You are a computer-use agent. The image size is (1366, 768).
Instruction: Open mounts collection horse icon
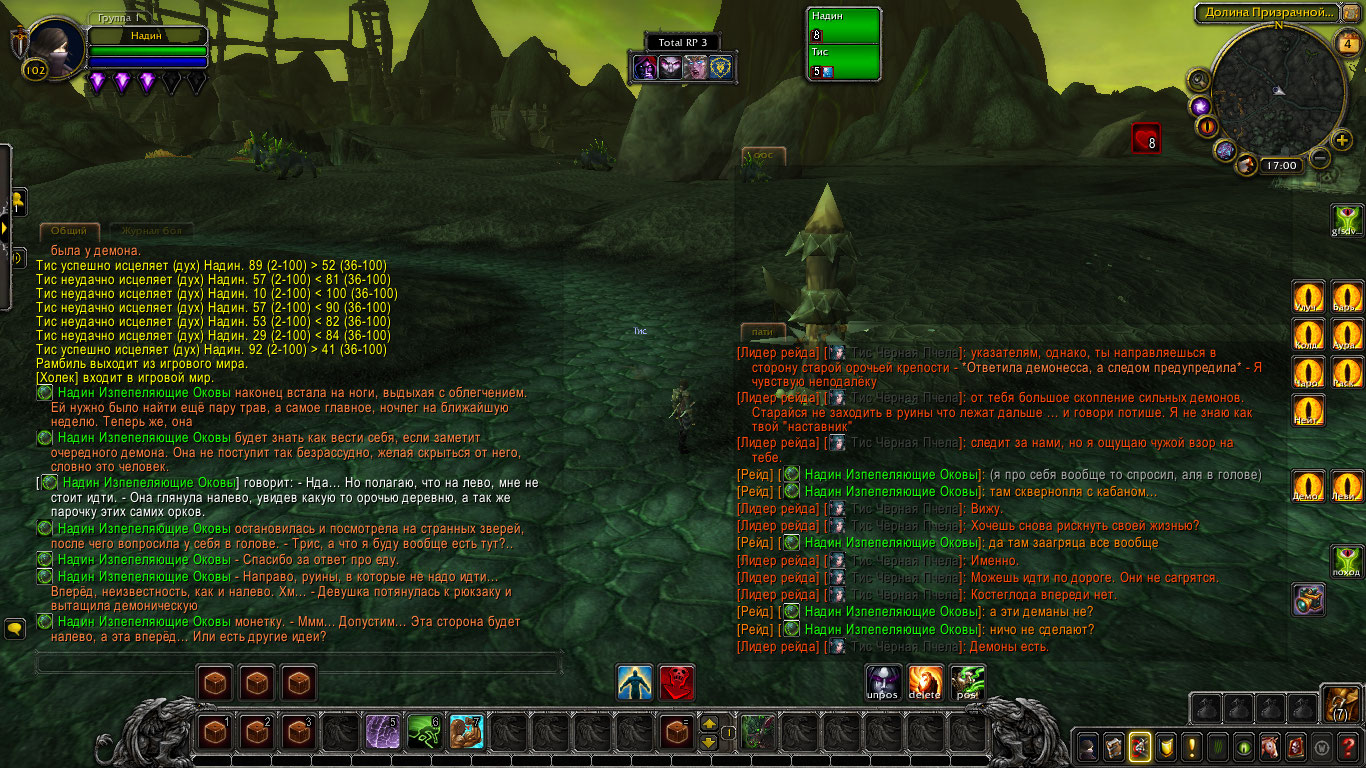[x=1270, y=746]
